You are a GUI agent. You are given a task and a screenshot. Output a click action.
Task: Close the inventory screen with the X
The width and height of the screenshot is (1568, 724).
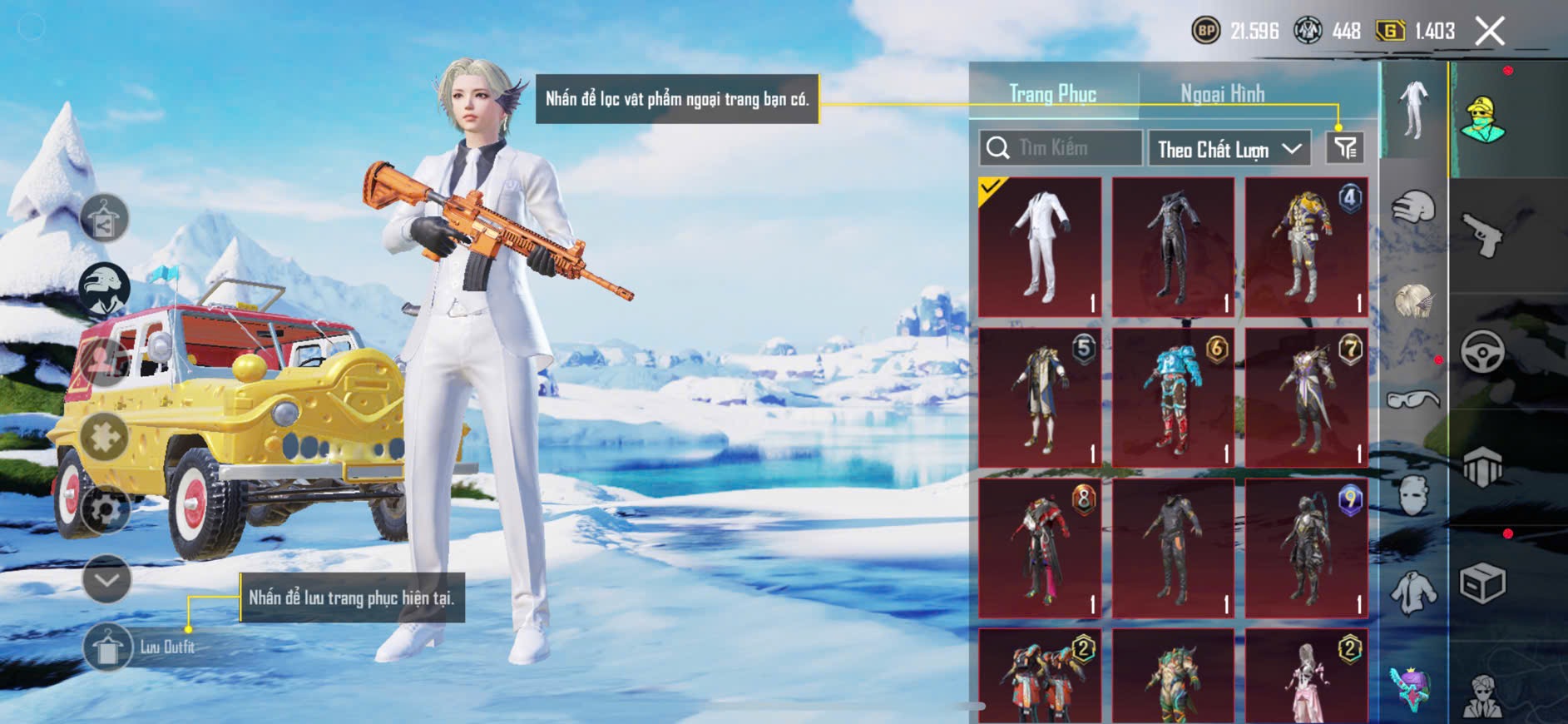click(1490, 32)
